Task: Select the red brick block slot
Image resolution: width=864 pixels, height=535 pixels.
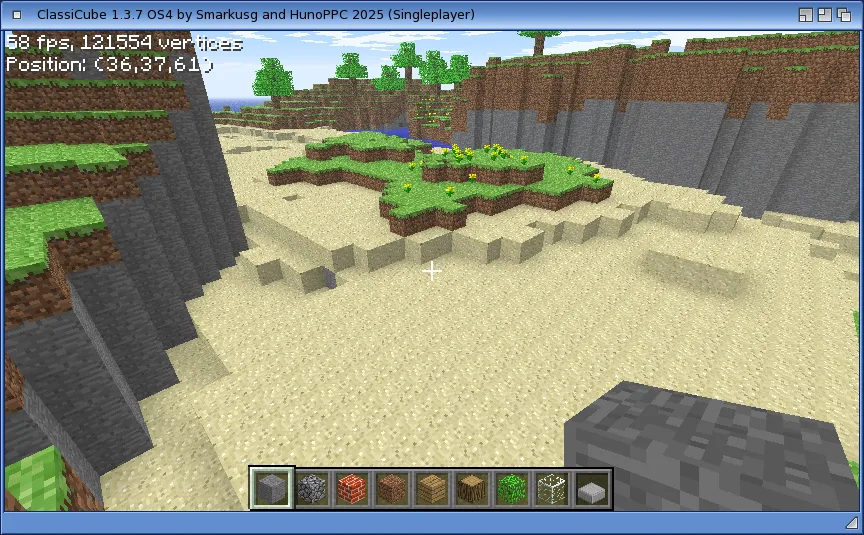Action: 352,489
